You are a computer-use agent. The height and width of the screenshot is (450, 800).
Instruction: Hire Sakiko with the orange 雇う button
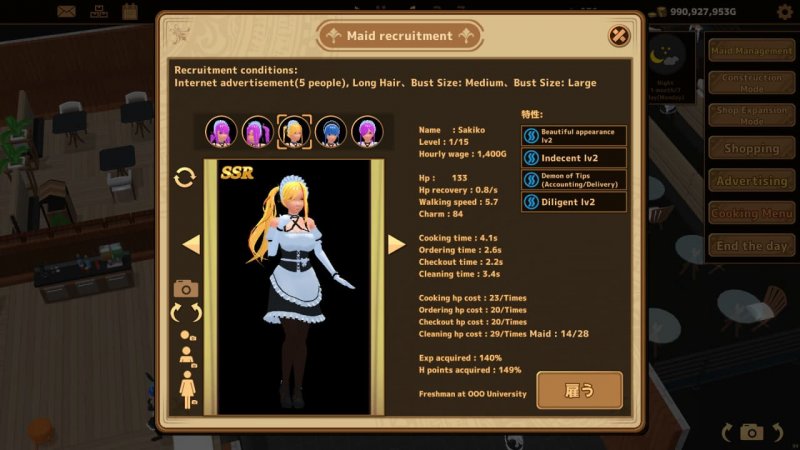pos(579,390)
